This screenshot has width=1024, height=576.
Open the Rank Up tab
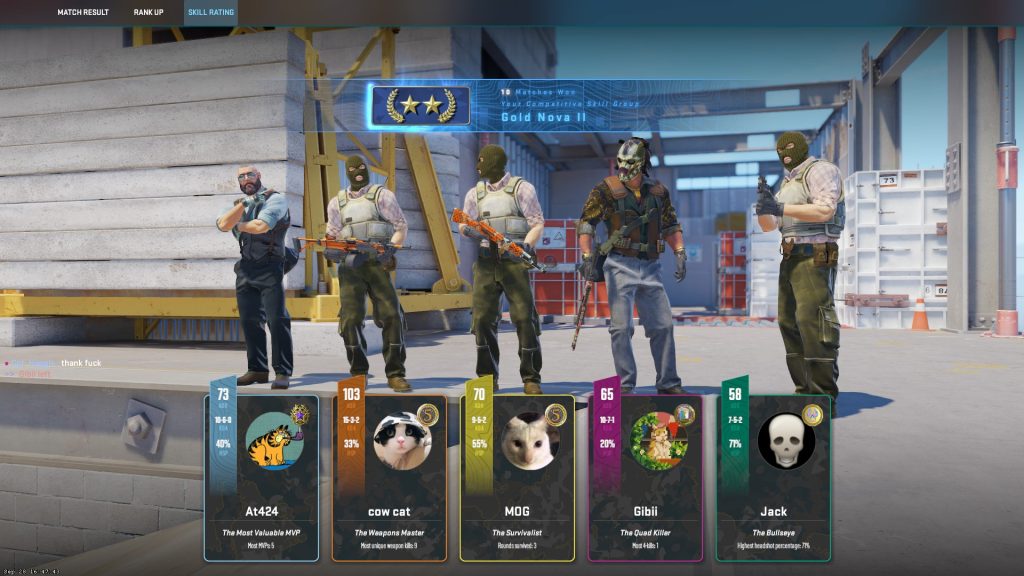(148, 12)
